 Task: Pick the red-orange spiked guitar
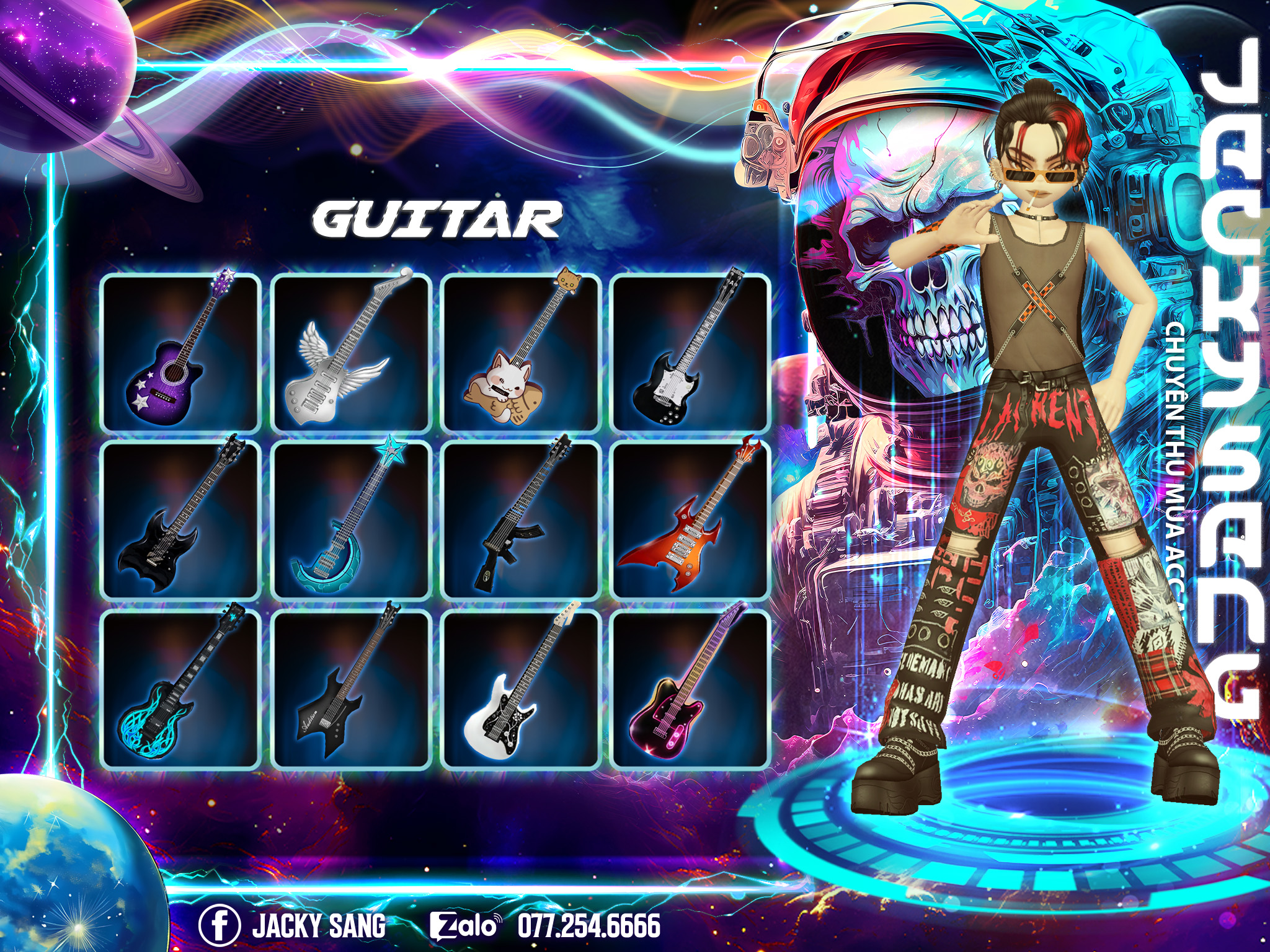(690, 521)
